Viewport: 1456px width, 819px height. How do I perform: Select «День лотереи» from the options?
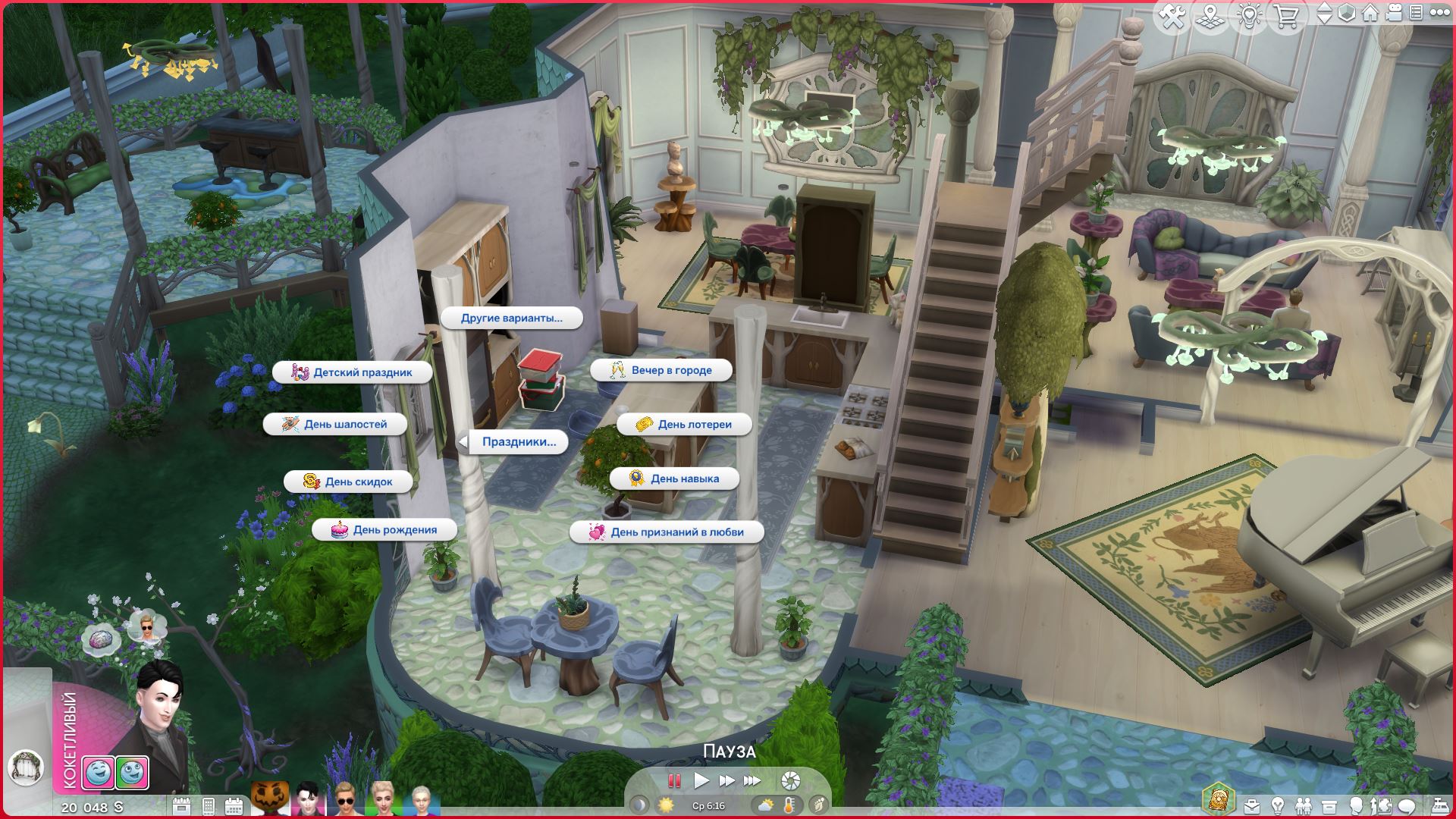coord(684,424)
